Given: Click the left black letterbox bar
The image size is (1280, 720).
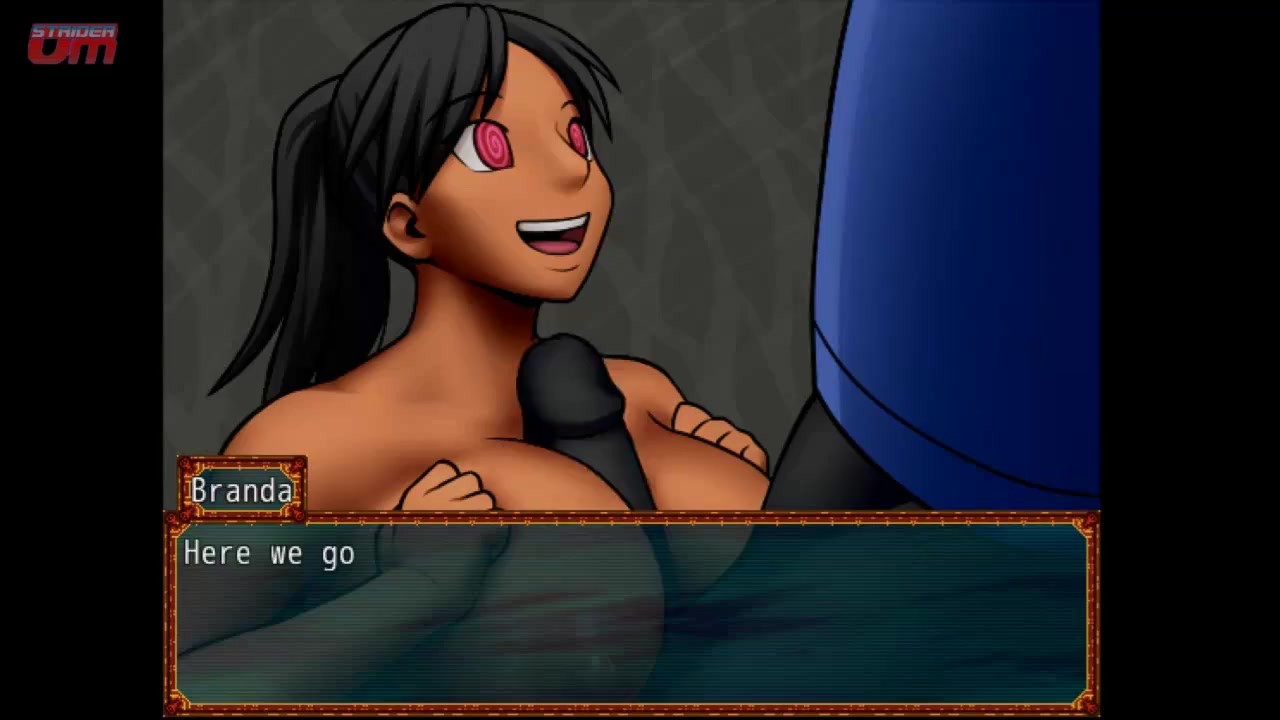Looking at the screenshot, I should point(80,360).
